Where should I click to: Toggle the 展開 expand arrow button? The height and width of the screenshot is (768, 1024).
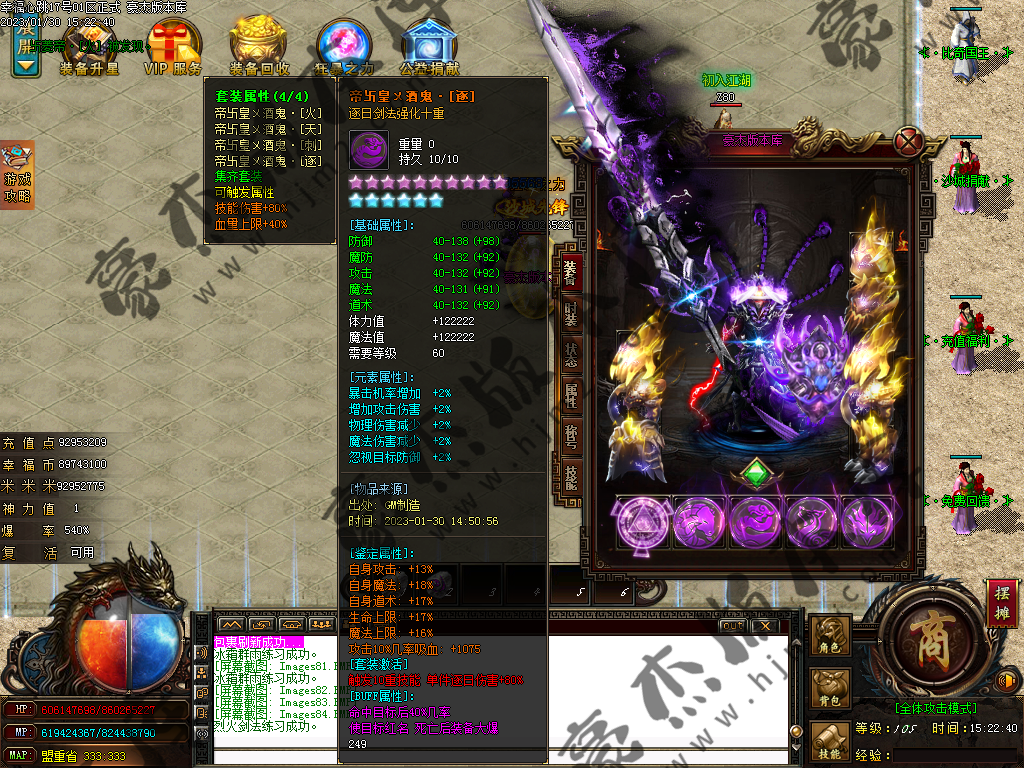point(26,48)
